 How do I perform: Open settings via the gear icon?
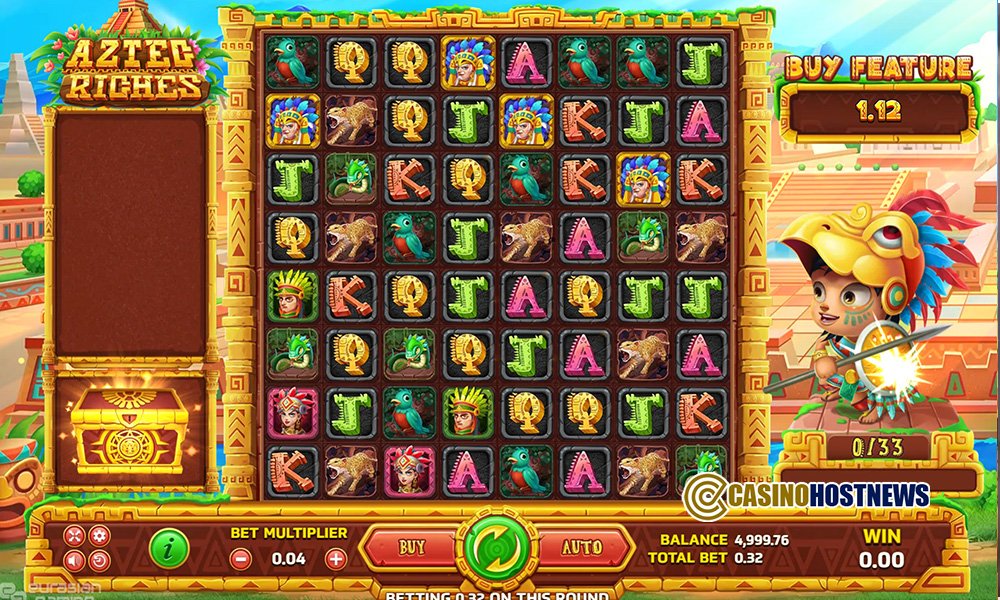coord(98,536)
